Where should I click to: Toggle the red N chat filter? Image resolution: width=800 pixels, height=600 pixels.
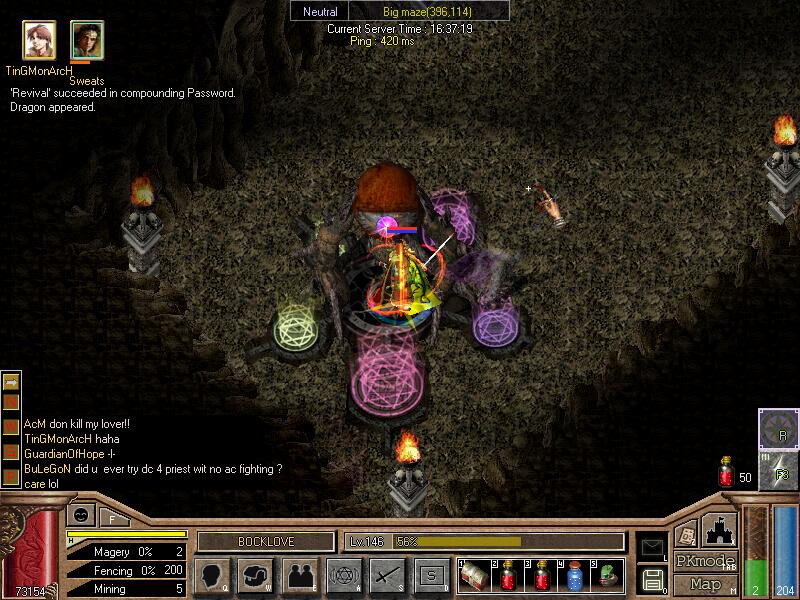point(12,401)
